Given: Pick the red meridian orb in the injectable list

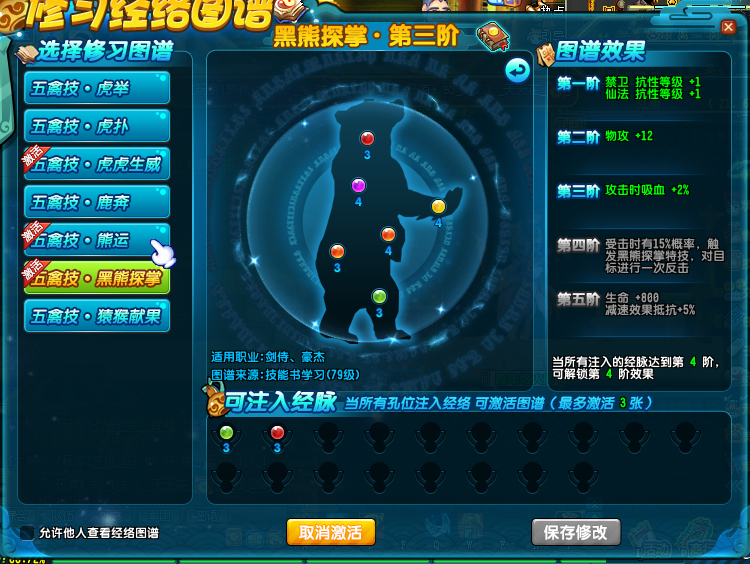Looking at the screenshot, I should [x=277, y=432].
